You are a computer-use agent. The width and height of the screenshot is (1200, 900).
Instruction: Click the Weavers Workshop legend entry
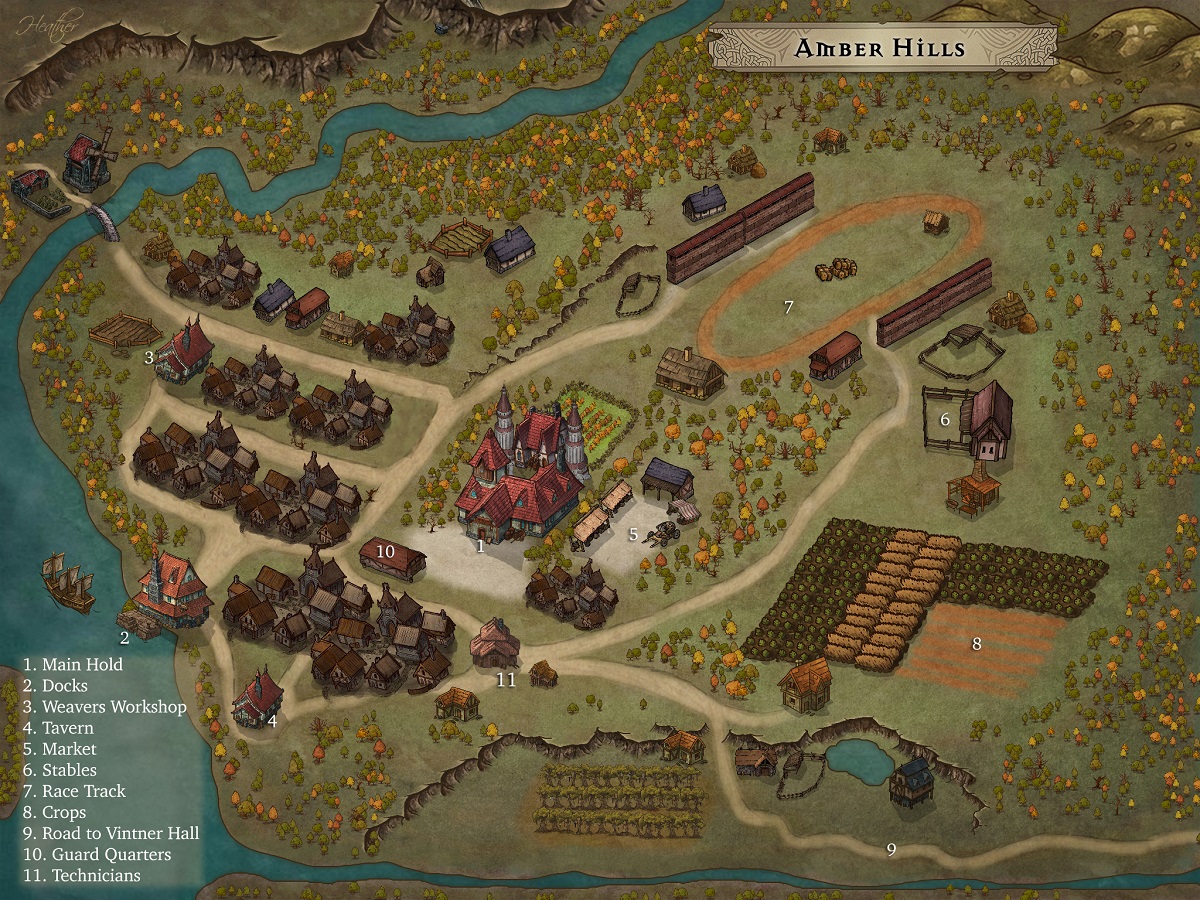click(105, 707)
